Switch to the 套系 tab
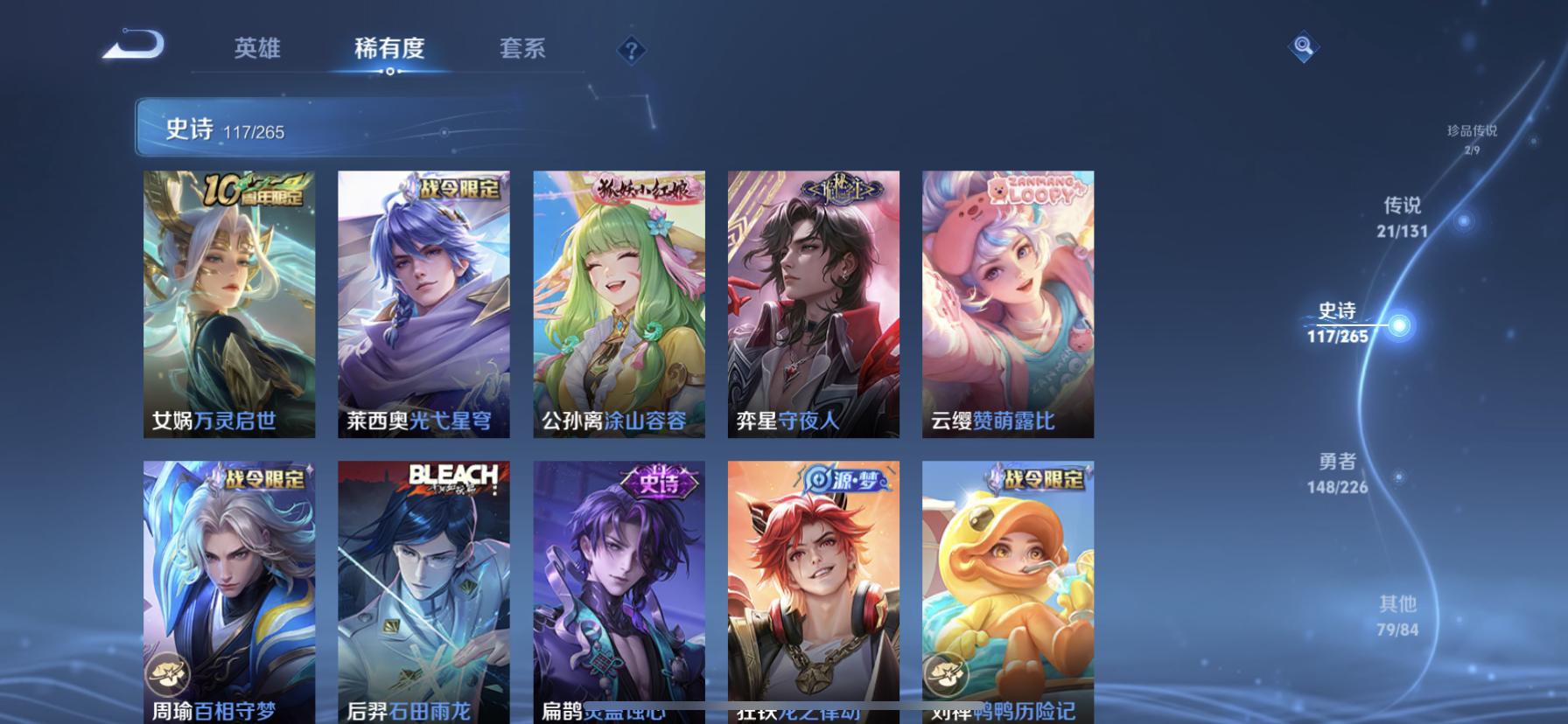The height and width of the screenshot is (724, 1568). (x=522, y=50)
